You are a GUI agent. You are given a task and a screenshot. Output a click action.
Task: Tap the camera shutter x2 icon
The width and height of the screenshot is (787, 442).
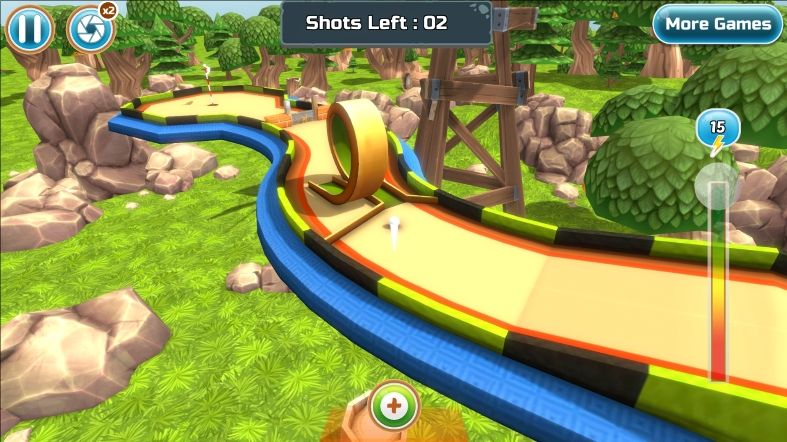point(89,30)
